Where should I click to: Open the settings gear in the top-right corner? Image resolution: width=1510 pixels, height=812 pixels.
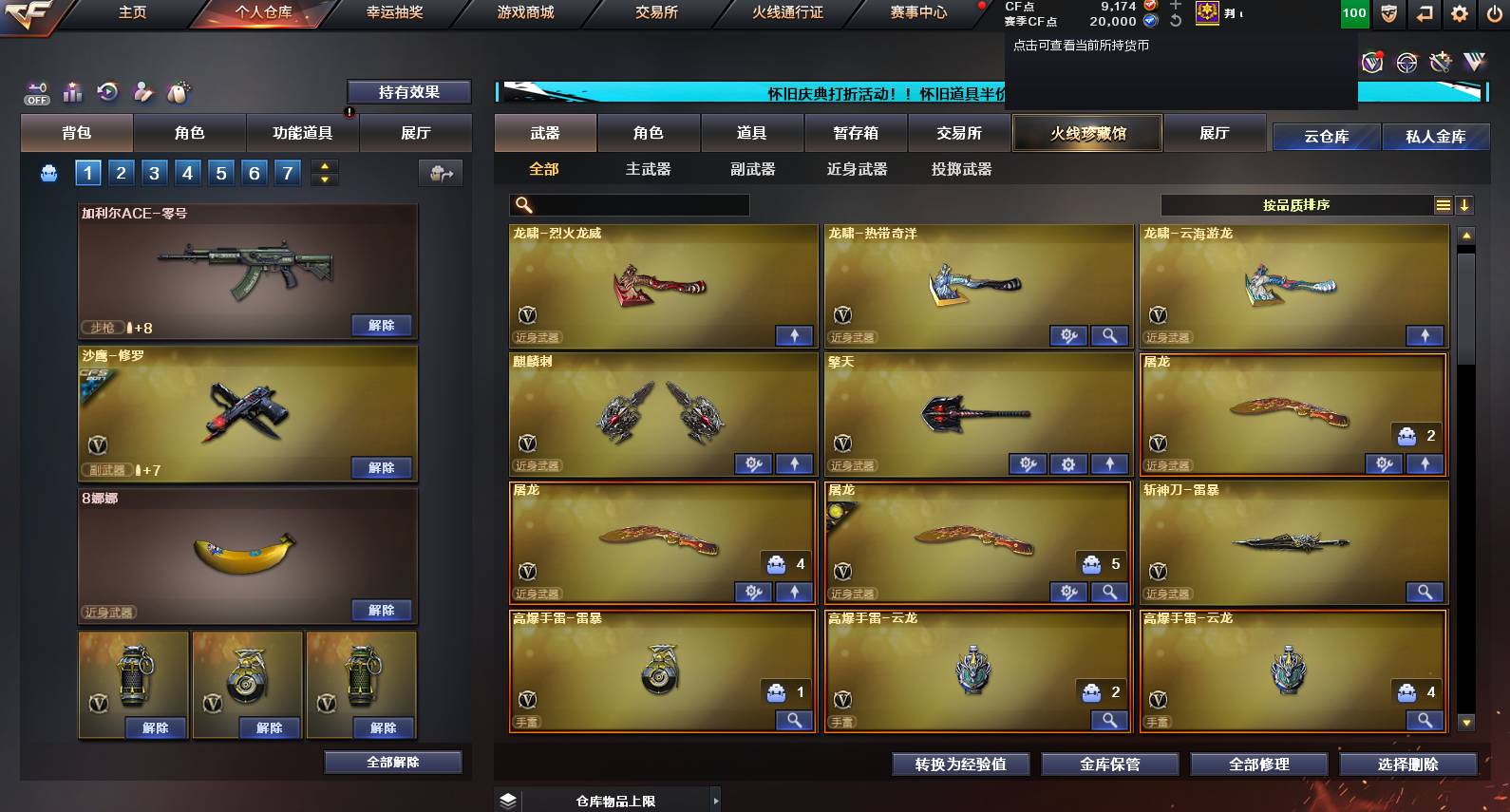pos(1458,14)
